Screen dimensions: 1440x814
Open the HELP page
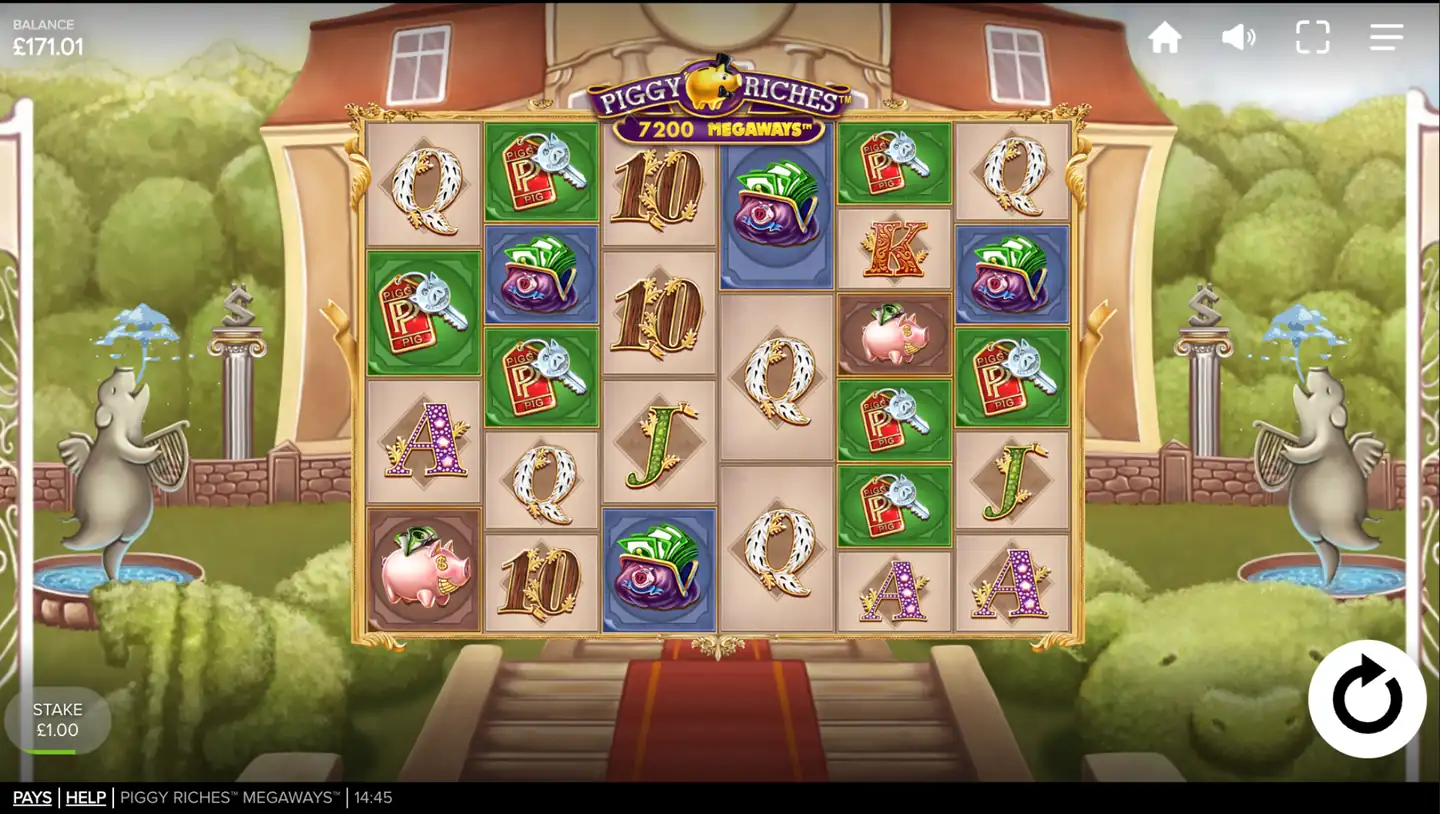[86, 797]
